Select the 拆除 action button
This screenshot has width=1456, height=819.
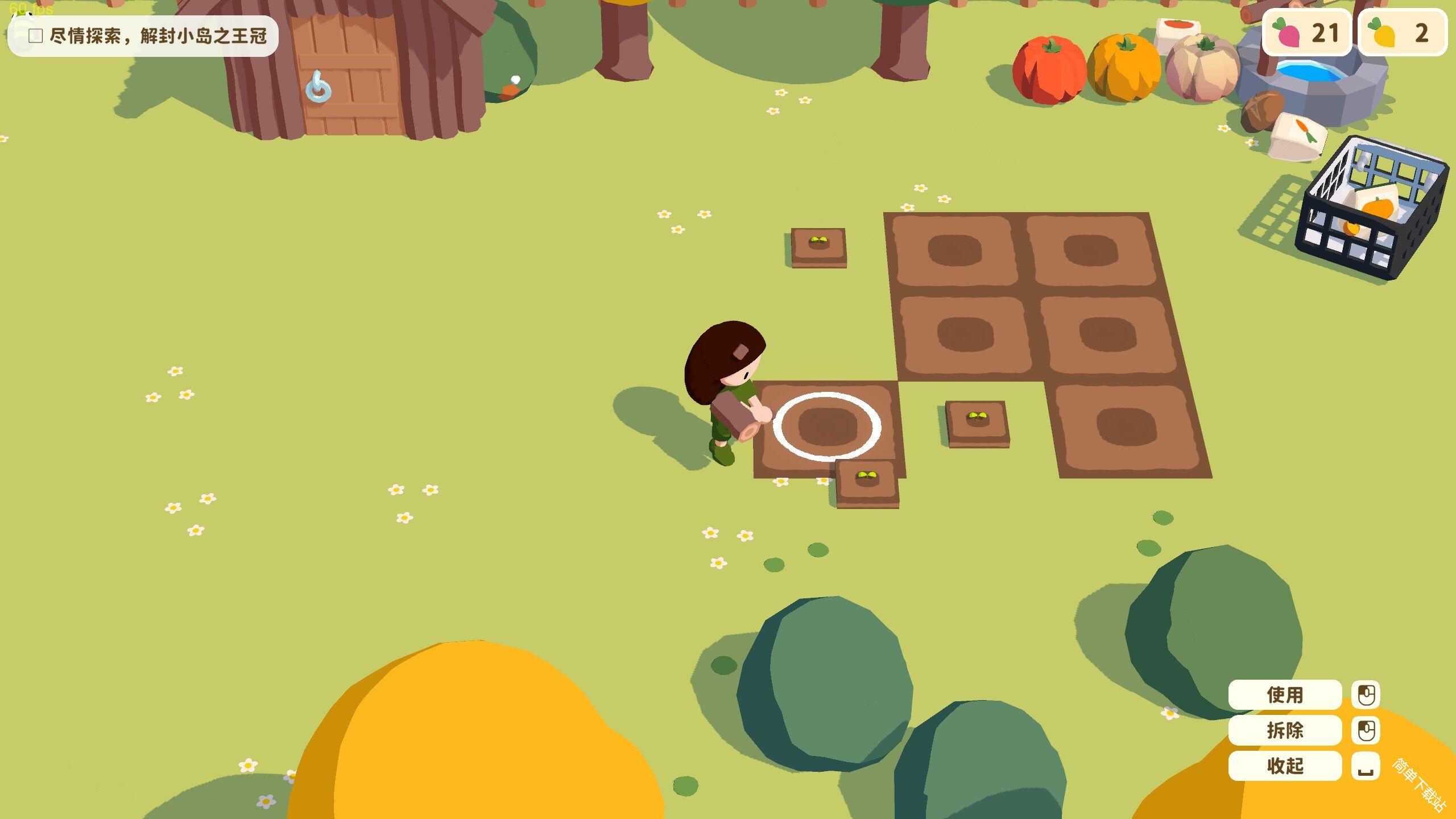click(1285, 730)
